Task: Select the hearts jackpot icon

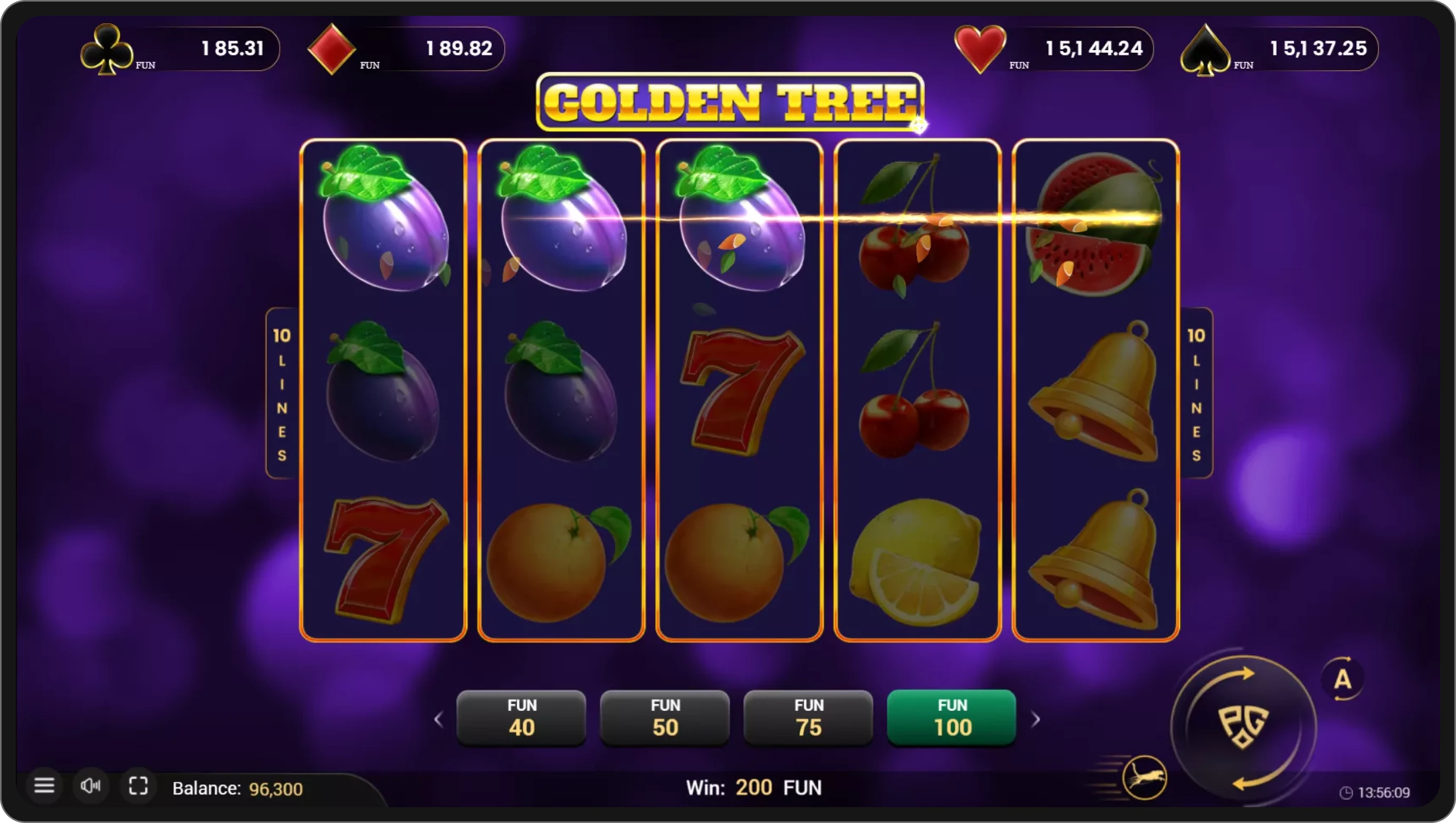Action: point(979,47)
